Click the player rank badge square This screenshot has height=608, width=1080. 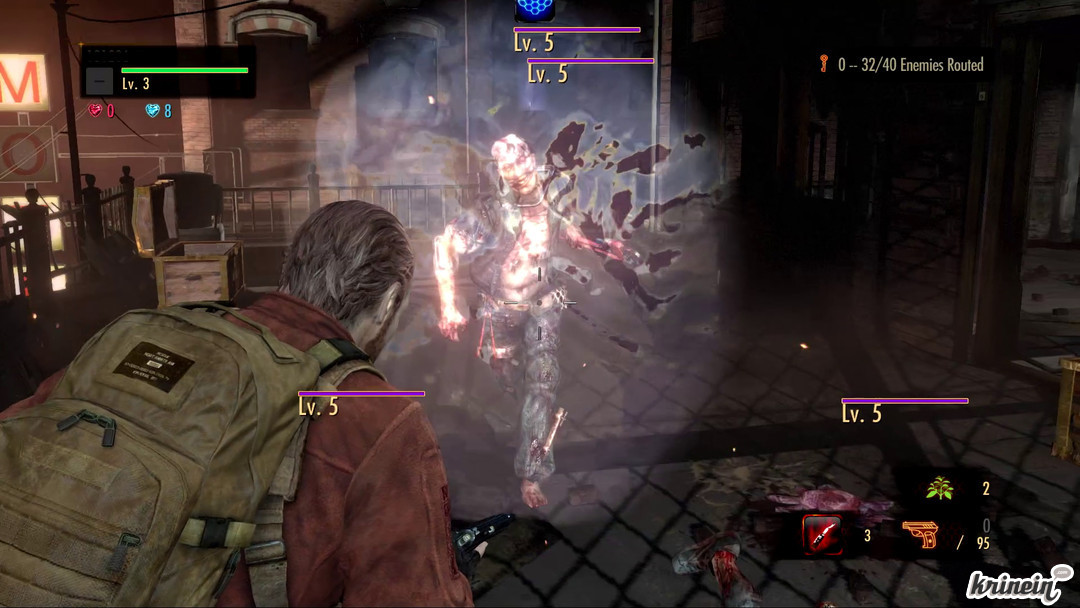[98, 80]
